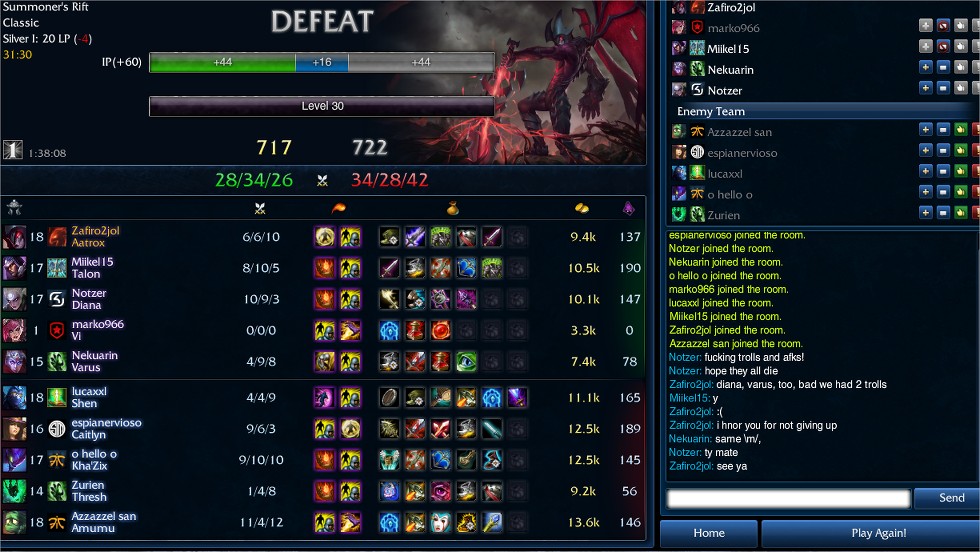This screenshot has width=980, height=552.
Task: Choose the Amumu portrait of Azzazzel san
Action: (x=14, y=523)
